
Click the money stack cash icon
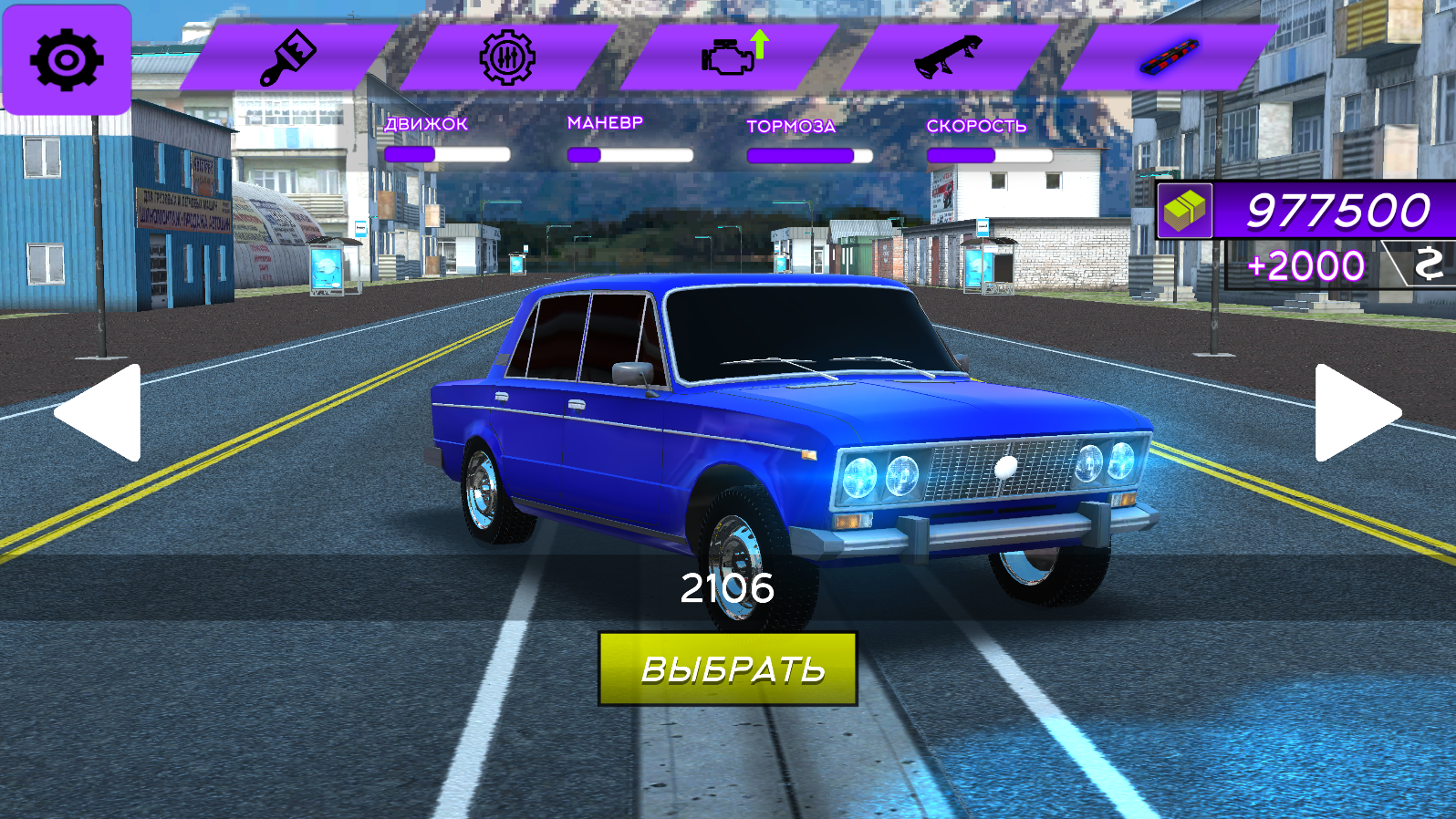point(1184,212)
